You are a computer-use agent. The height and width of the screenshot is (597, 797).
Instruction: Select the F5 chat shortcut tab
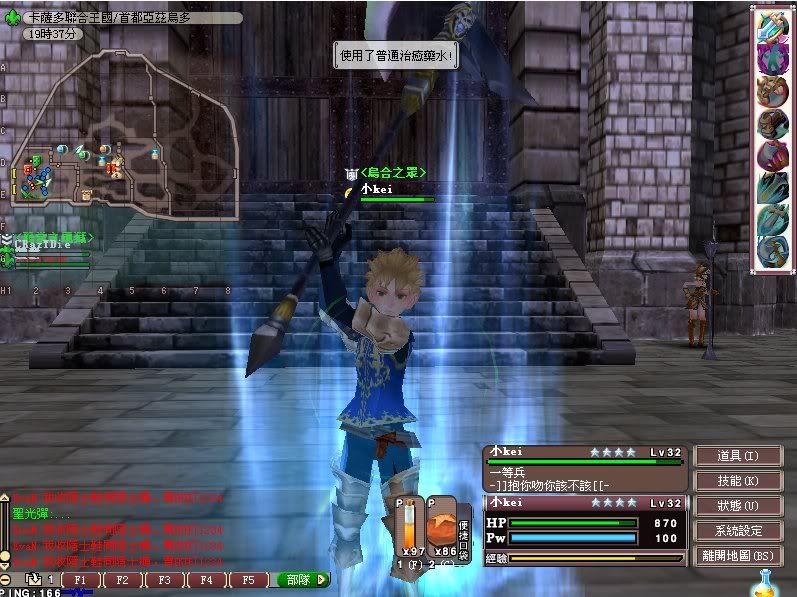point(248,579)
